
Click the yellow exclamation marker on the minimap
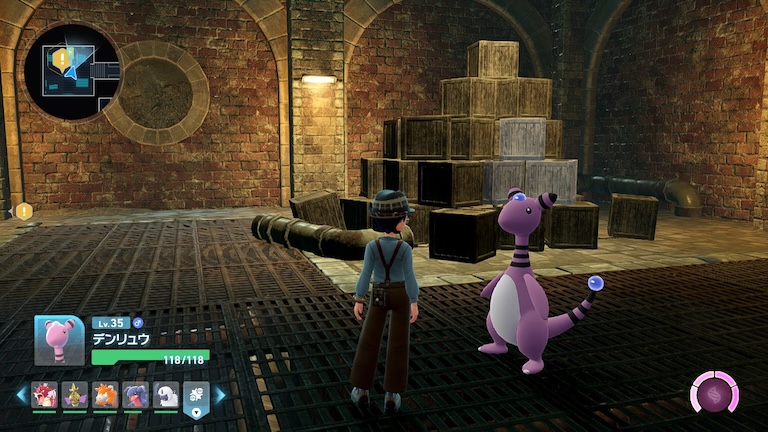pyautogui.click(x=62, y=60)
